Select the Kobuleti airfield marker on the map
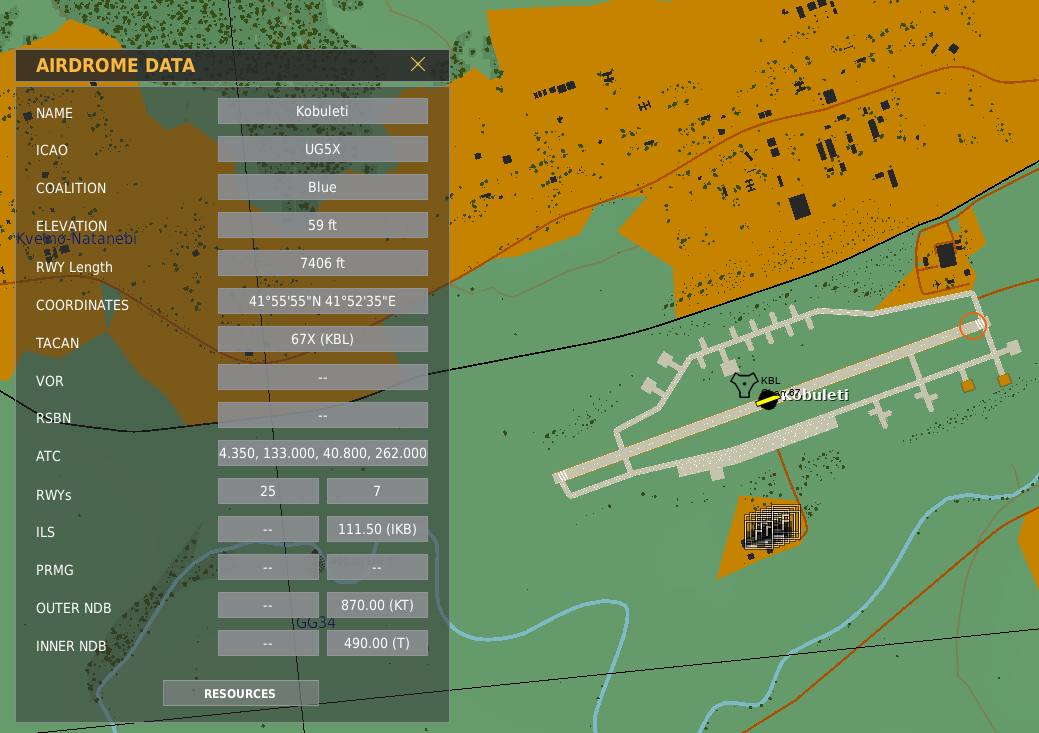This screenshot has height=733, width=1039. [768, 400]
